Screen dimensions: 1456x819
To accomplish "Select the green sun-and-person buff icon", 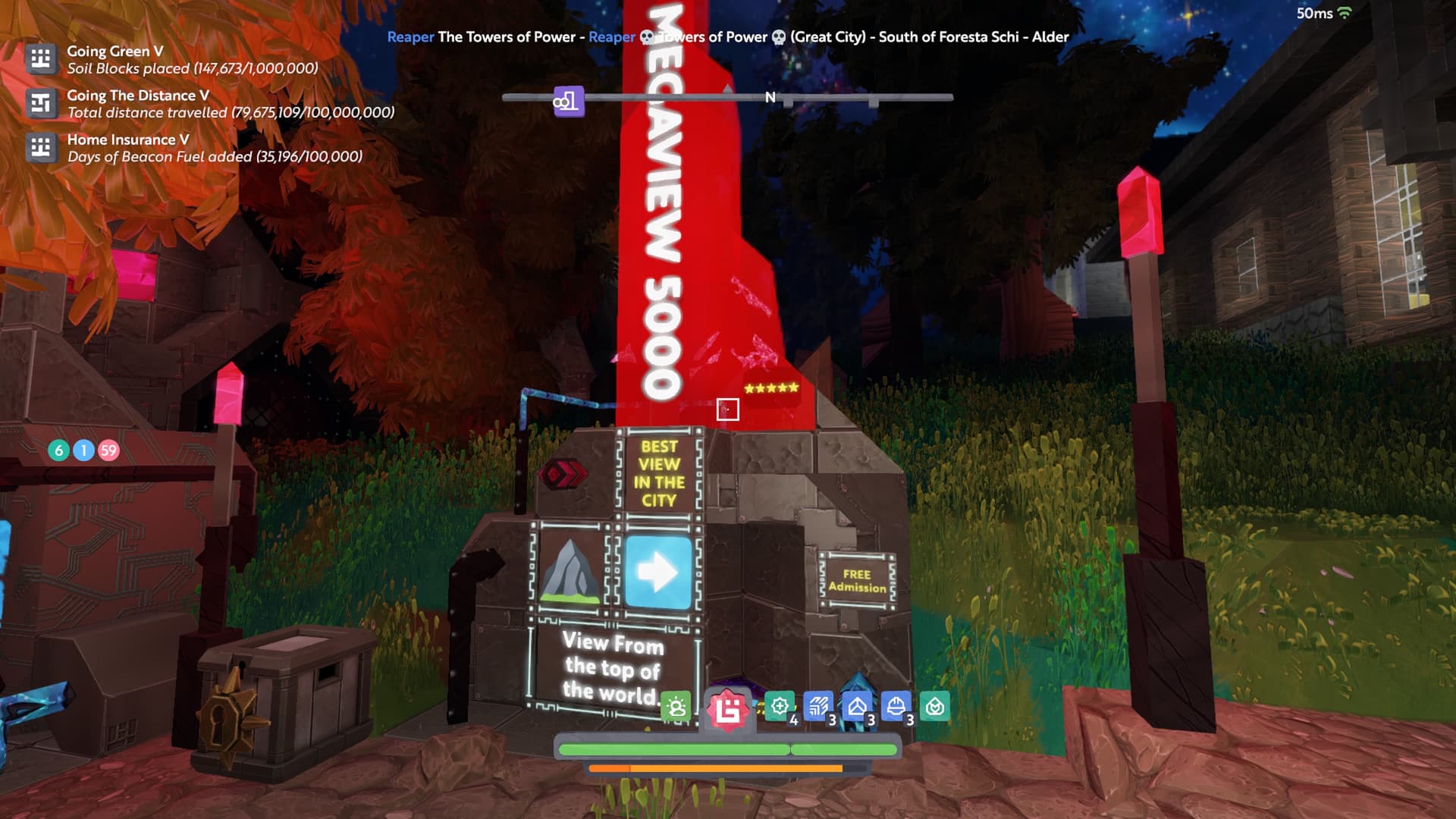I will pyautogui.click(x=676, y=708).
